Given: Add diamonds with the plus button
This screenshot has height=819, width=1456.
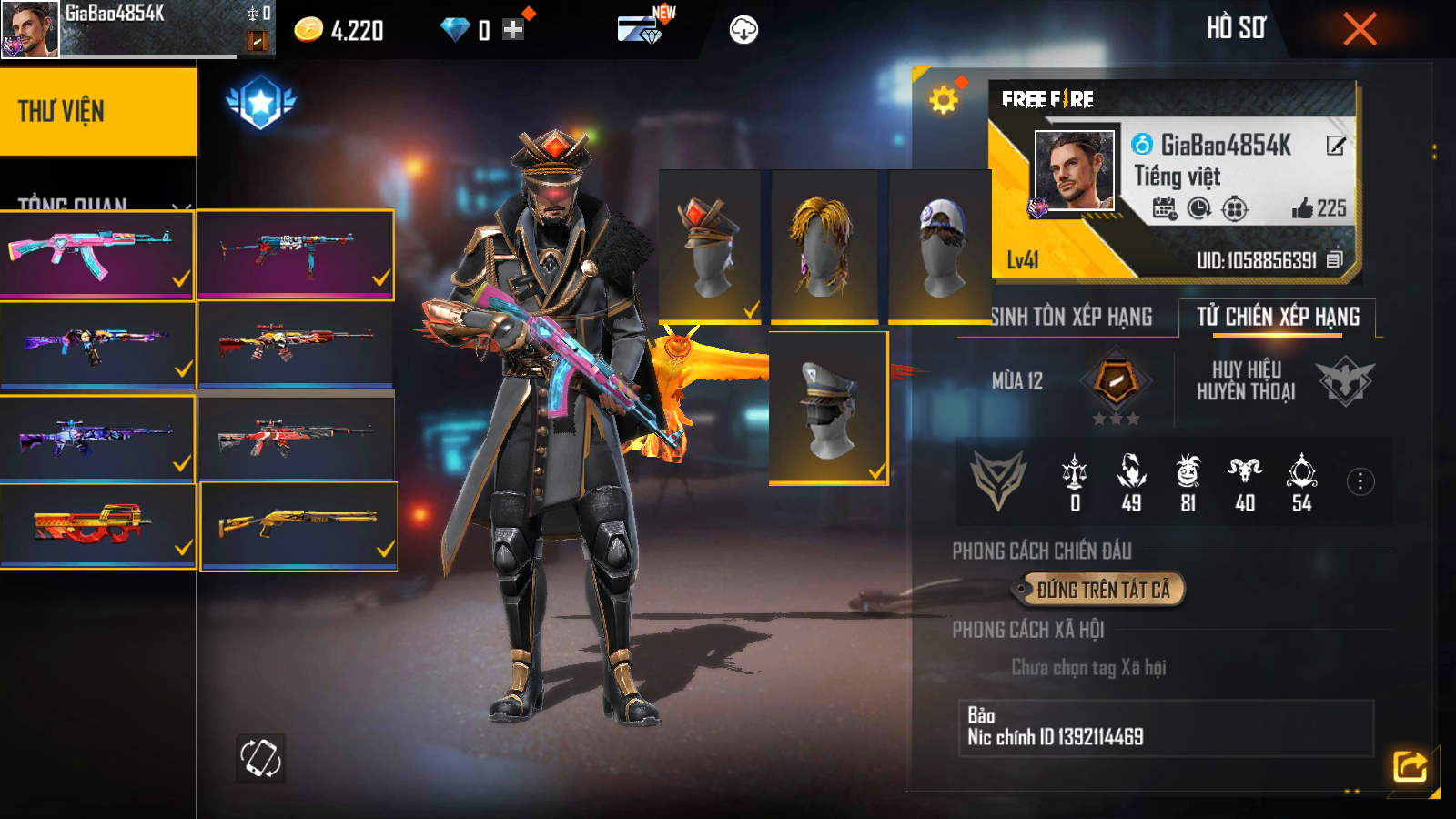Looking at the screenshot, I should click(x=513, y=30).
